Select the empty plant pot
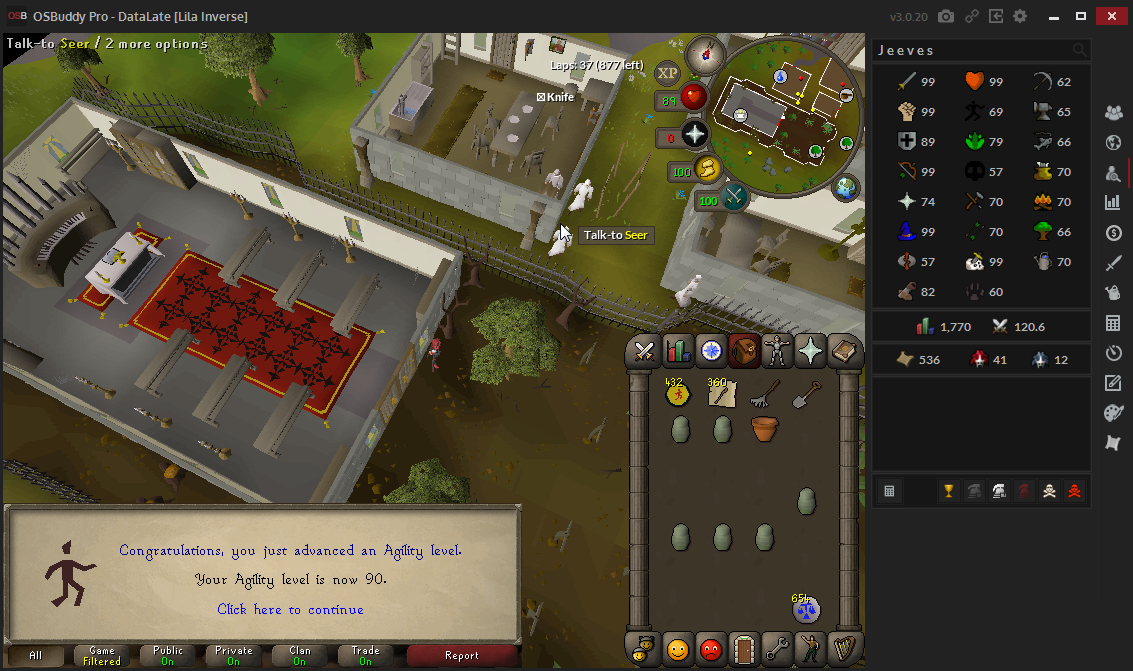The height and width of the screenshot is (671, 1133). point(764,430)
